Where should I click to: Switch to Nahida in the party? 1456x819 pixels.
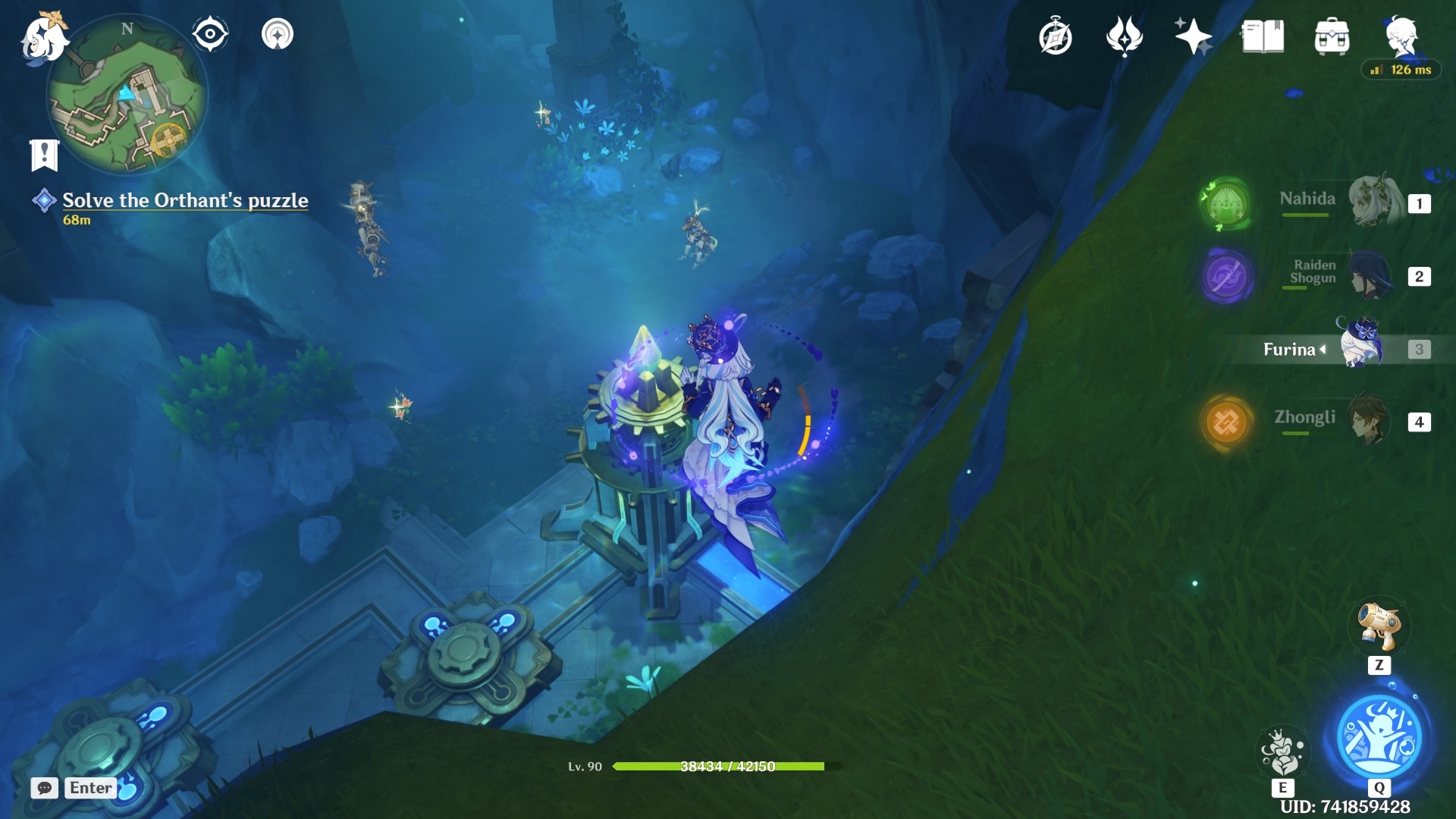click(x=1373, y=202)
